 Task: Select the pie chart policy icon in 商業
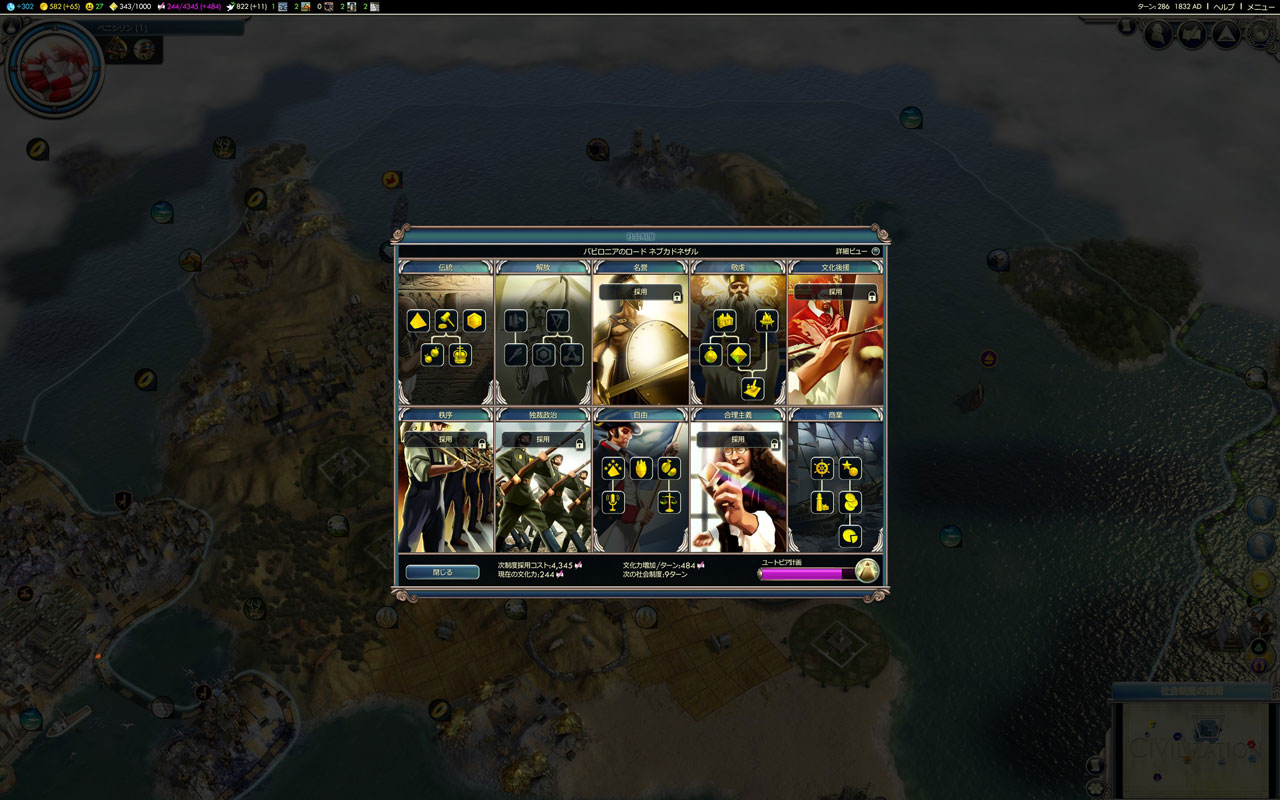point(850,537)
